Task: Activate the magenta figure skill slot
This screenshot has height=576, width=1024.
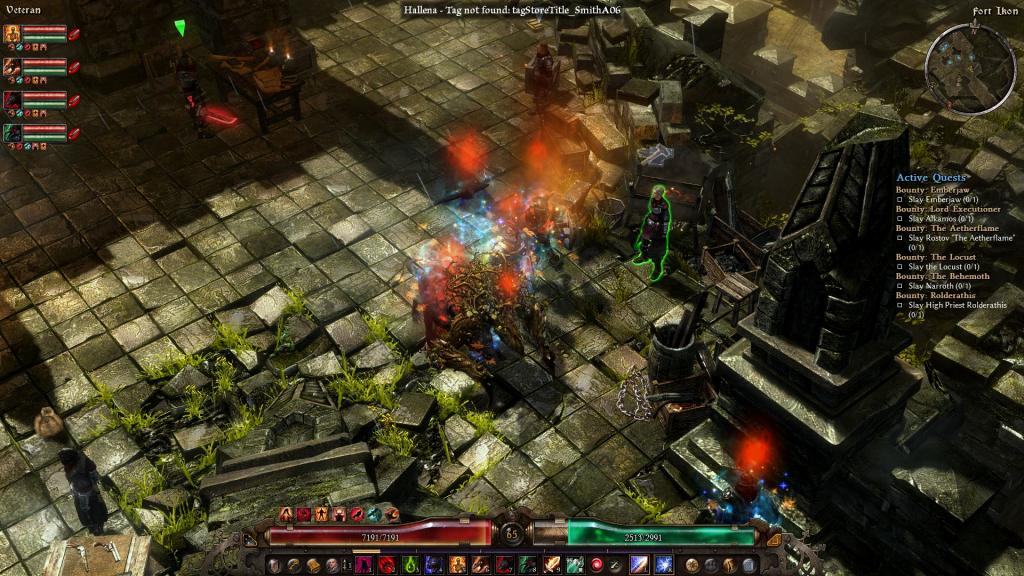Action: tap(363, 565)
